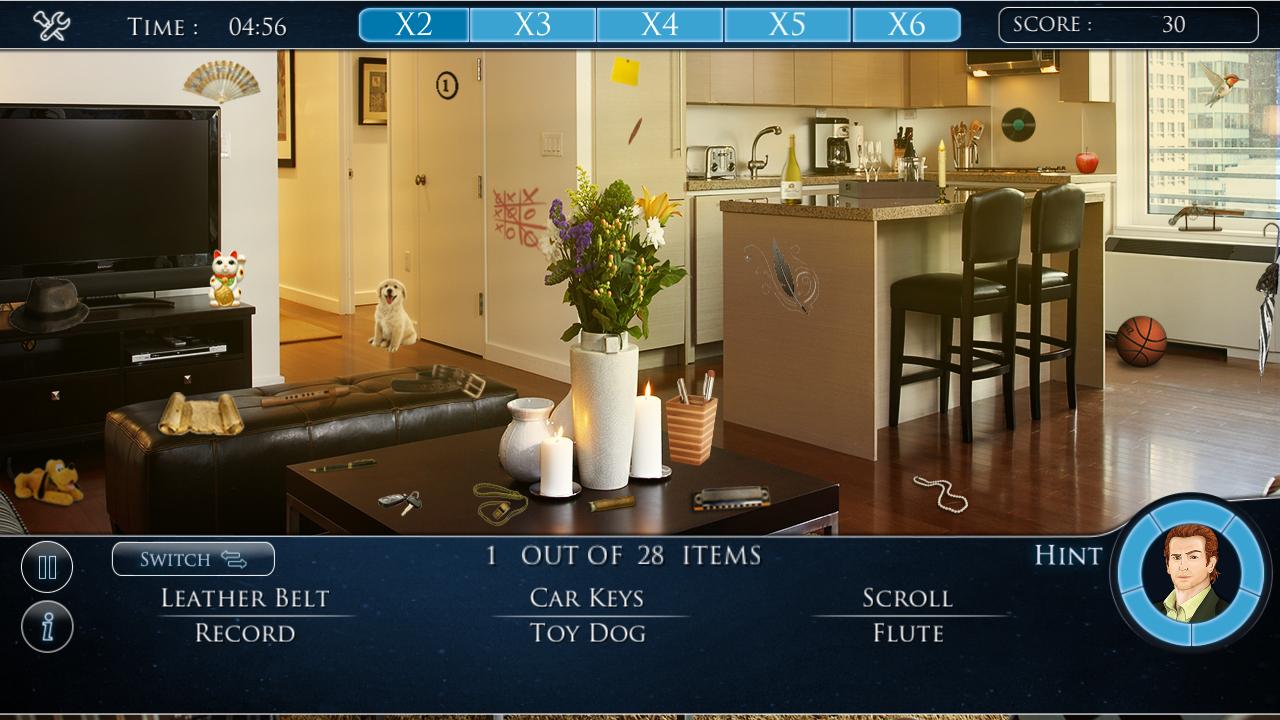1280x720 pixels.
Task: Click the Pluto toy dog on the floor
Action: 45,482
